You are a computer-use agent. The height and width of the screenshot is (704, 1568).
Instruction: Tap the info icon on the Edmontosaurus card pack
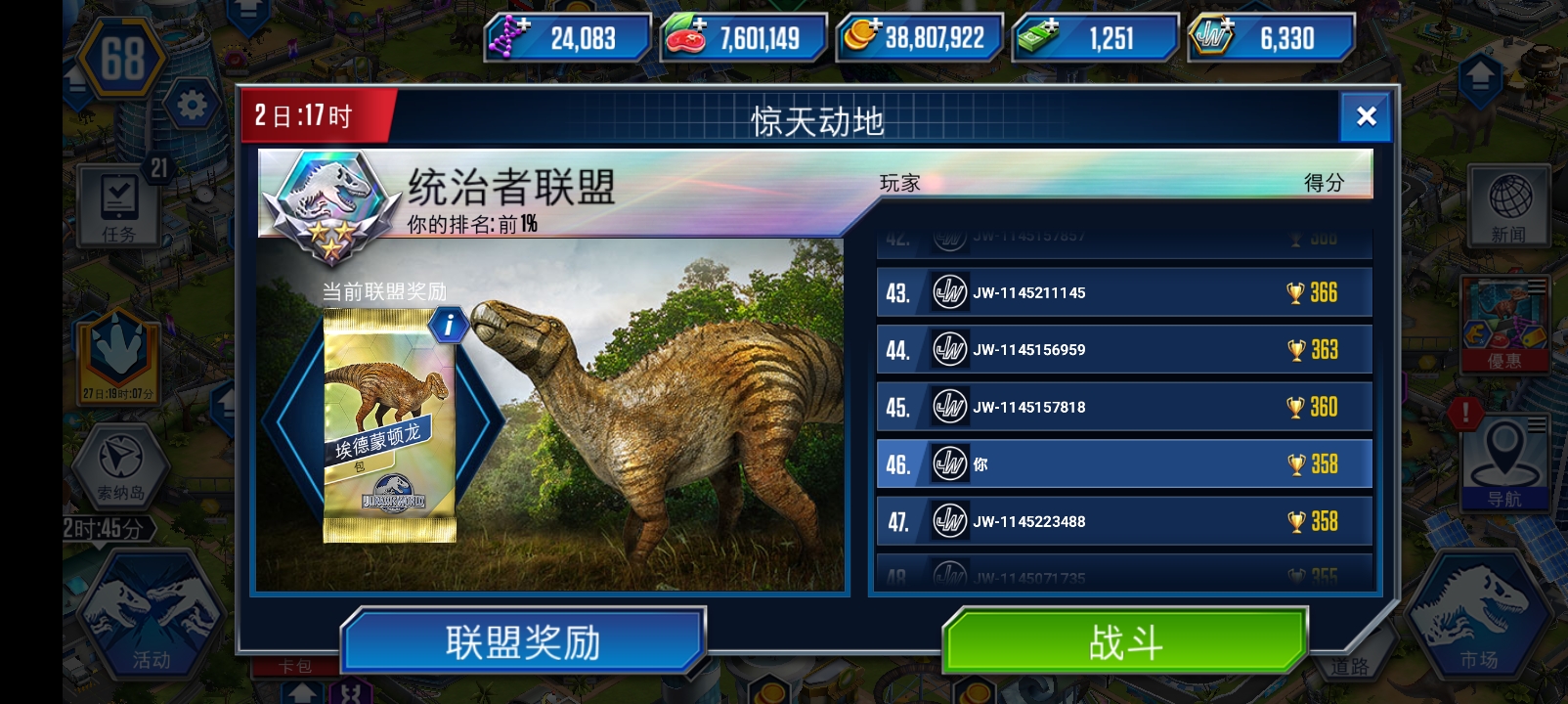coord(448,326)
